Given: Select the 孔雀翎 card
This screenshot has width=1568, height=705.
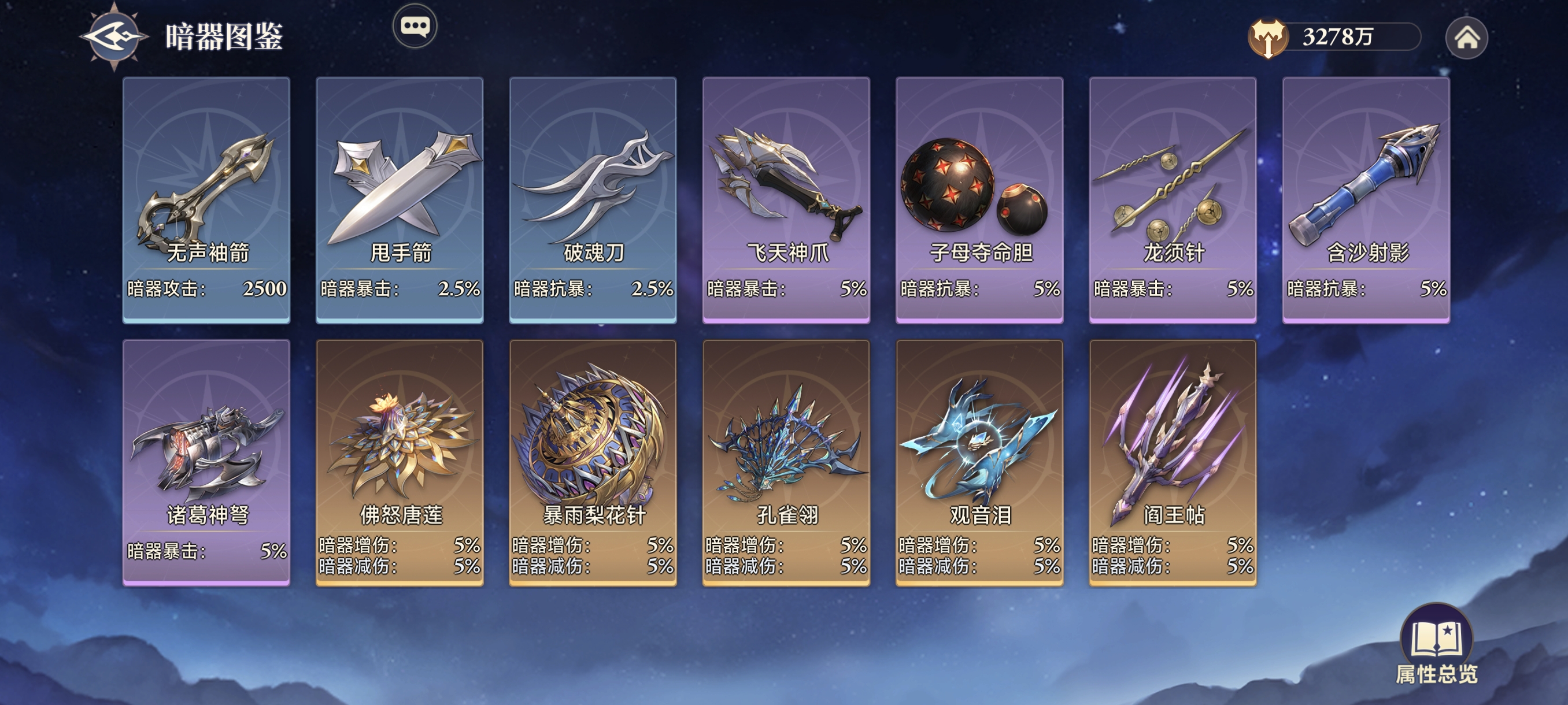Looking at the screenshot, I should 786,462.
